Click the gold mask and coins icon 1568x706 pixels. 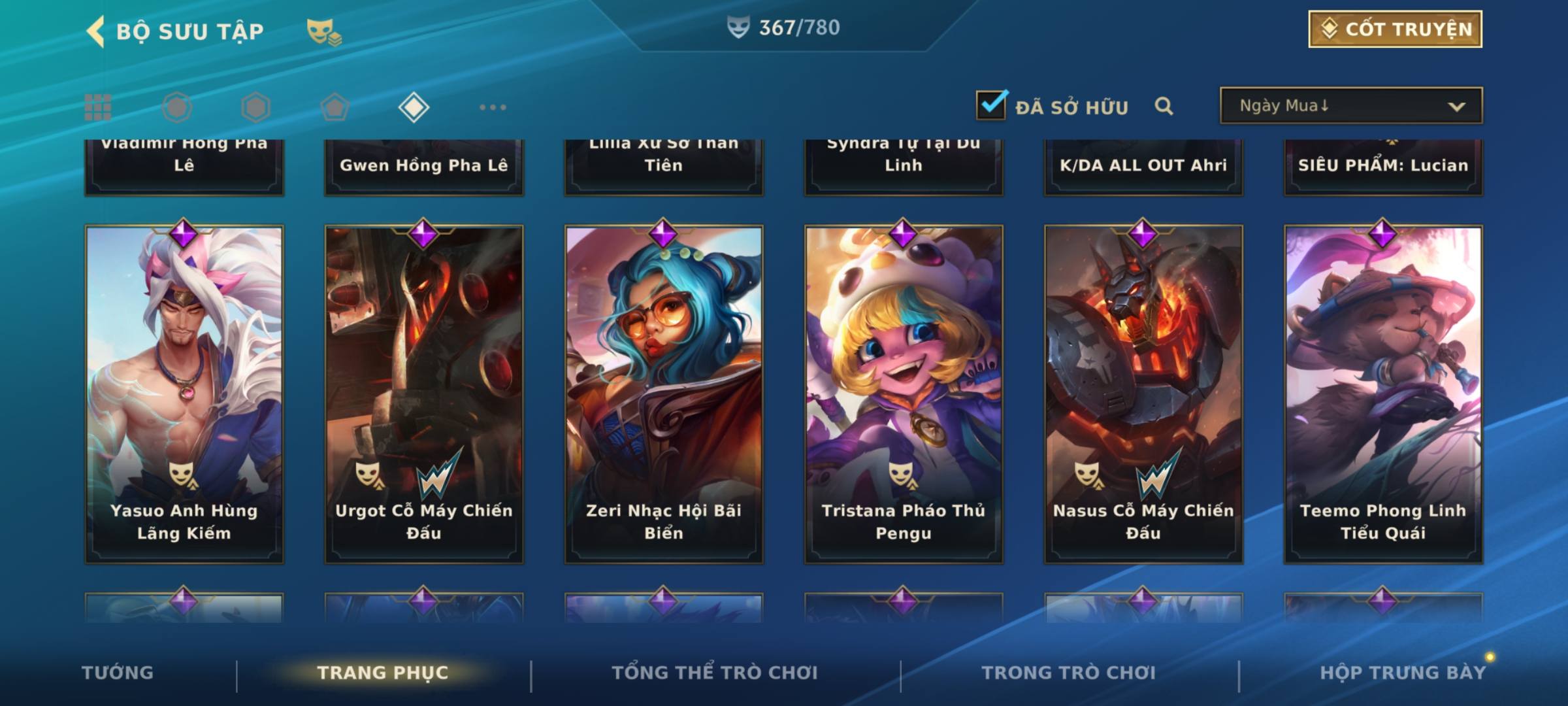coord(324,32)
